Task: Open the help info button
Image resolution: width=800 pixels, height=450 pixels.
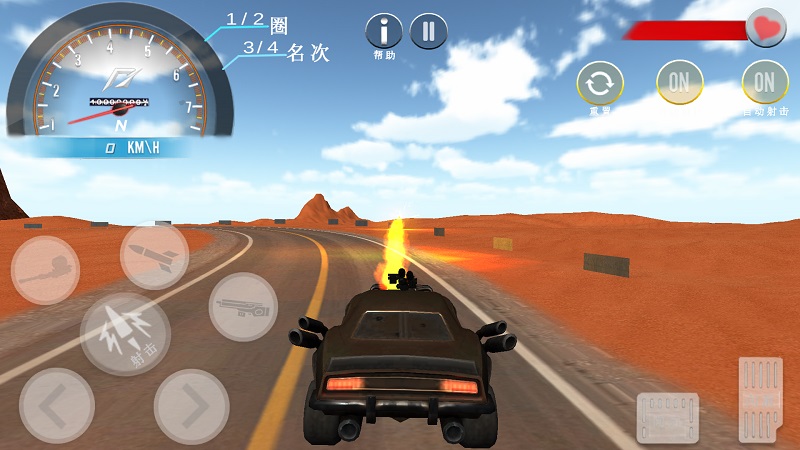Action: click(x=384, y=32)
